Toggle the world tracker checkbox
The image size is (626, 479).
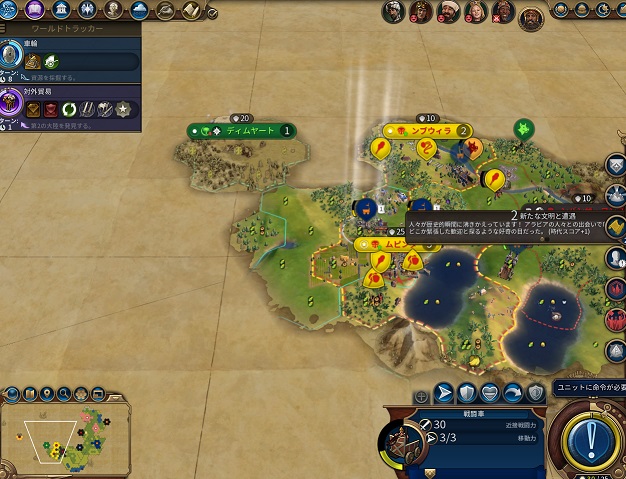[212, 13]
